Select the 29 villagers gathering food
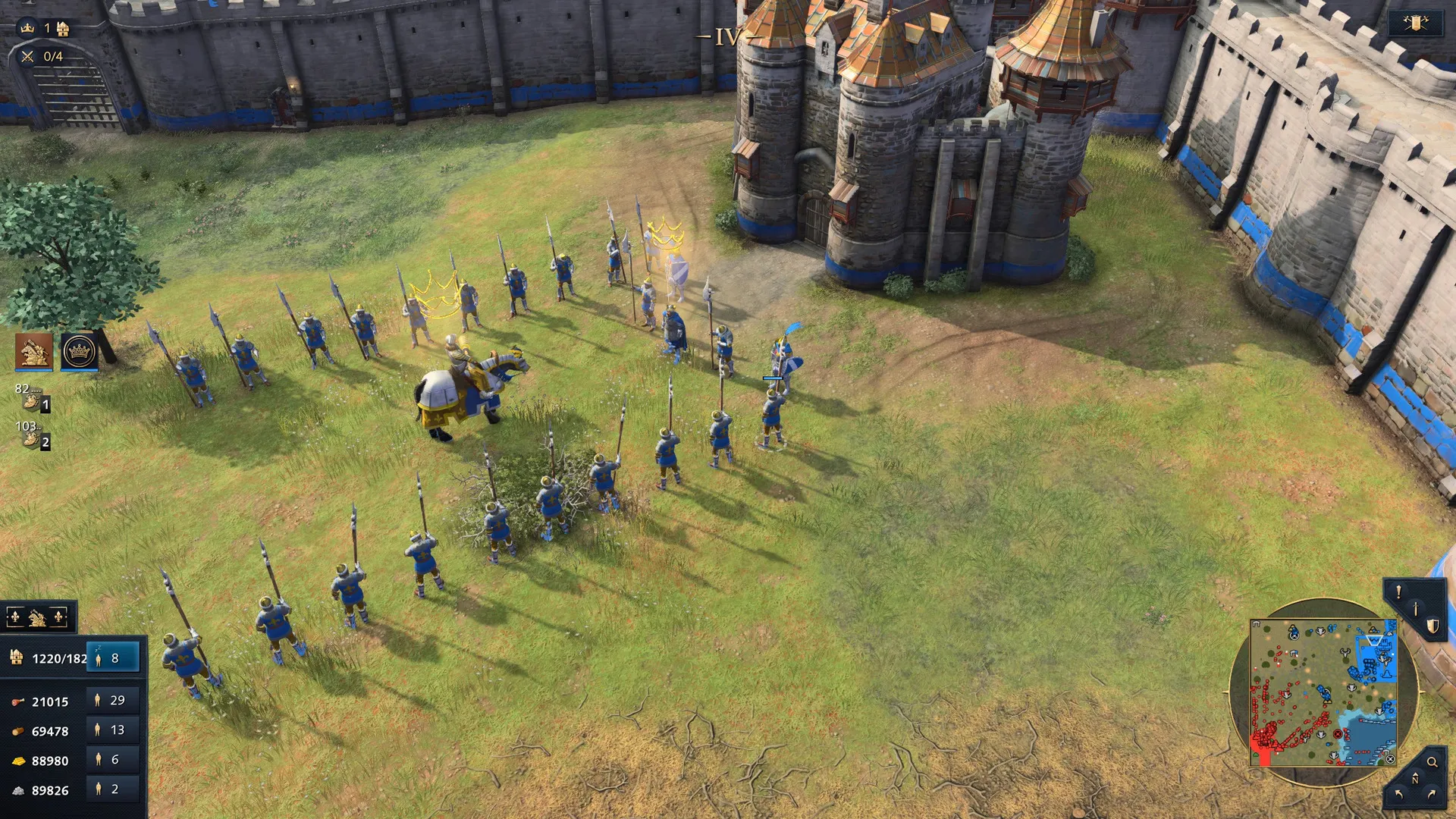This screenshot has width=1456, height=819. (x=113, y=700)
